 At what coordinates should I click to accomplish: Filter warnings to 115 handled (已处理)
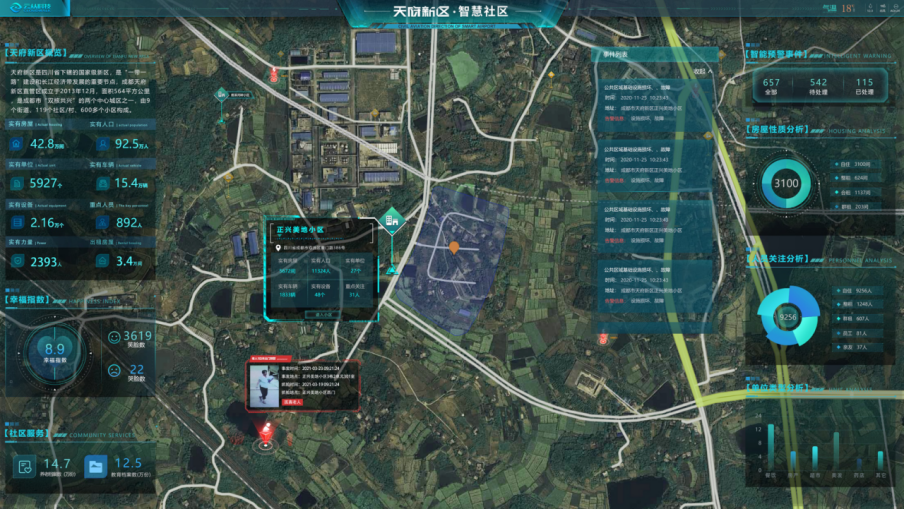(x=864, y=87)
